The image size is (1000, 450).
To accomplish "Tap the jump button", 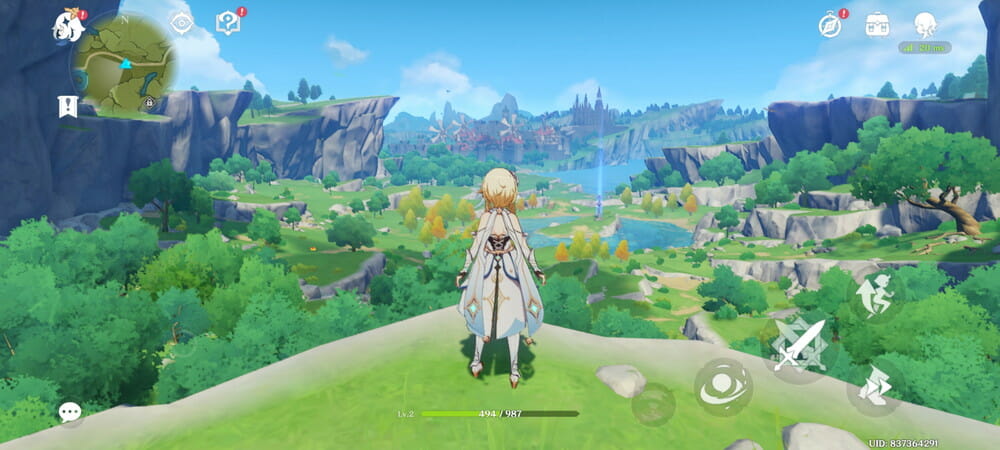I will click(877, 297).
